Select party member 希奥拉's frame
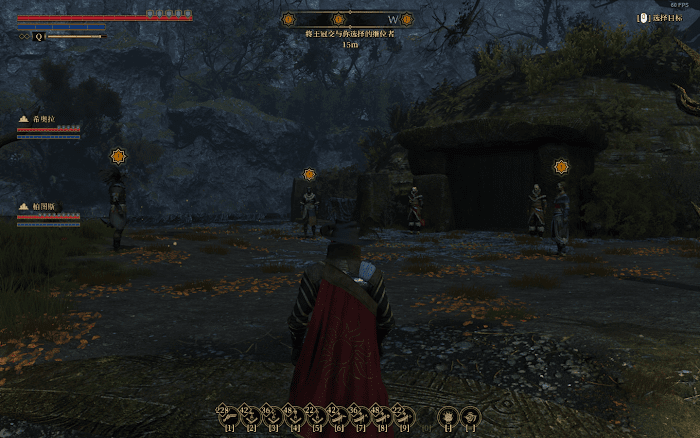Image resolution: width=700 pixels, height=438 pixels. click(x=48, y=125)
